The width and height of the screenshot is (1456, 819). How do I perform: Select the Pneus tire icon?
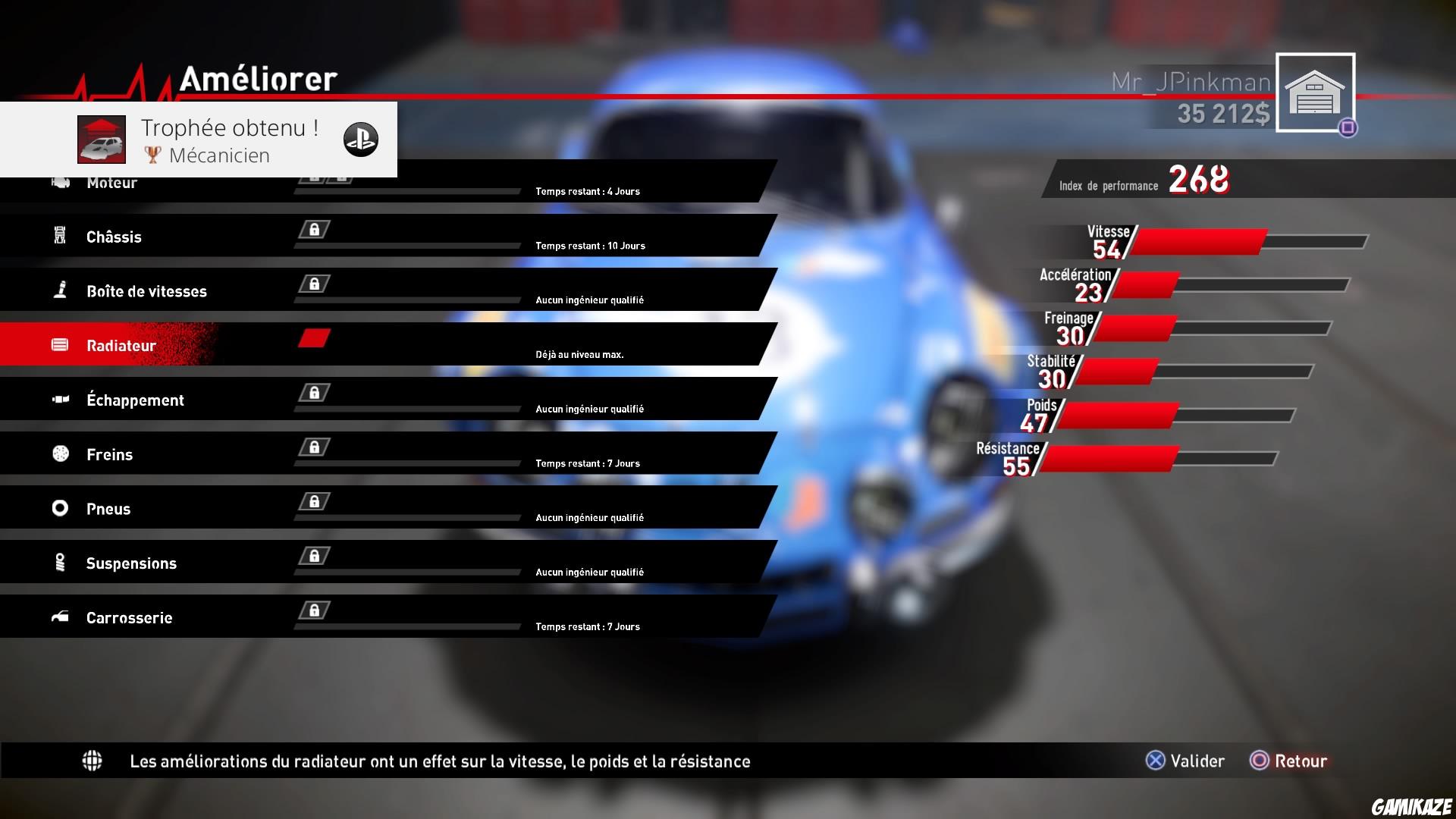(59, 508)
